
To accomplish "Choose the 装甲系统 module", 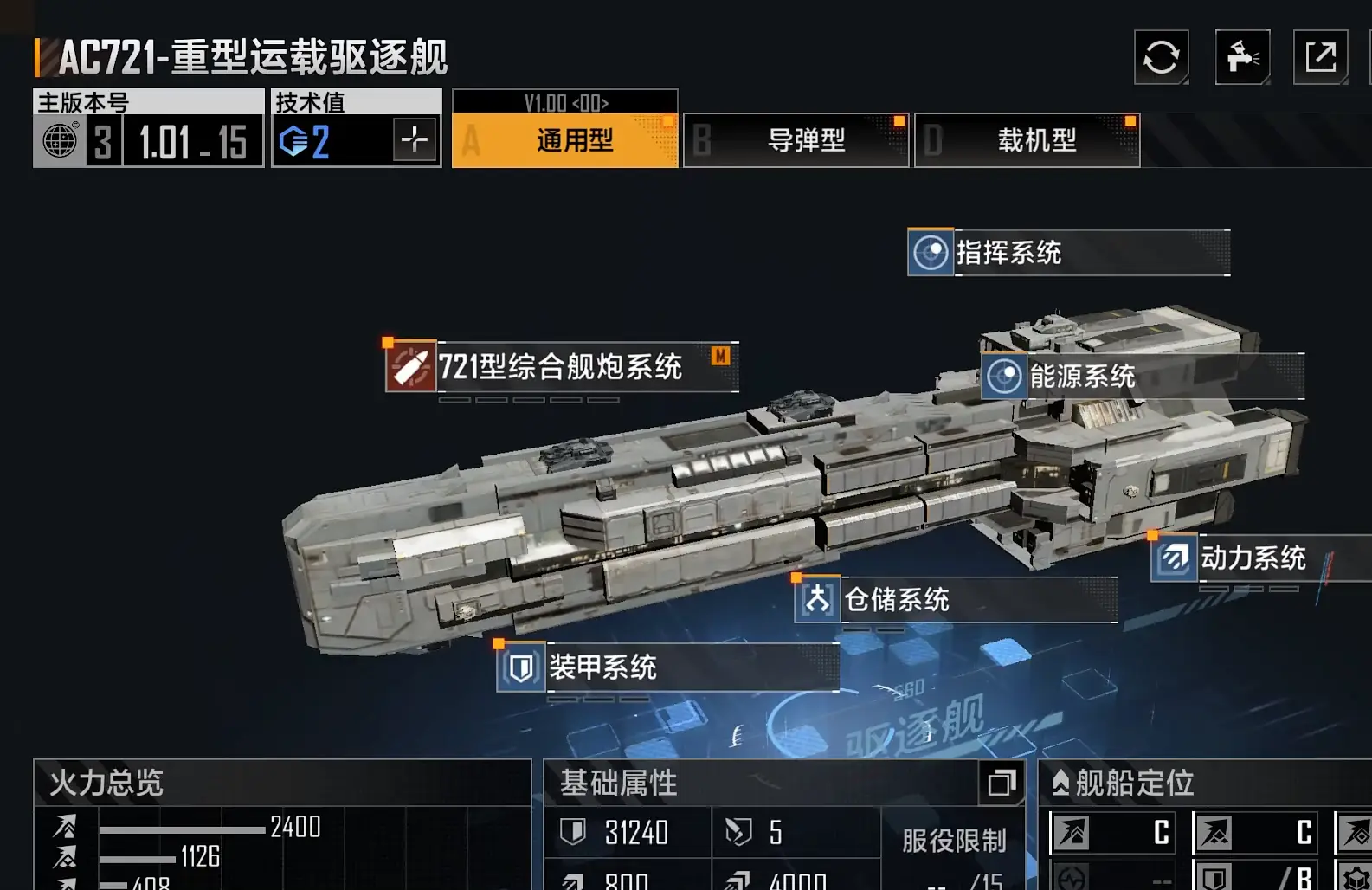I will pos(667,667).
